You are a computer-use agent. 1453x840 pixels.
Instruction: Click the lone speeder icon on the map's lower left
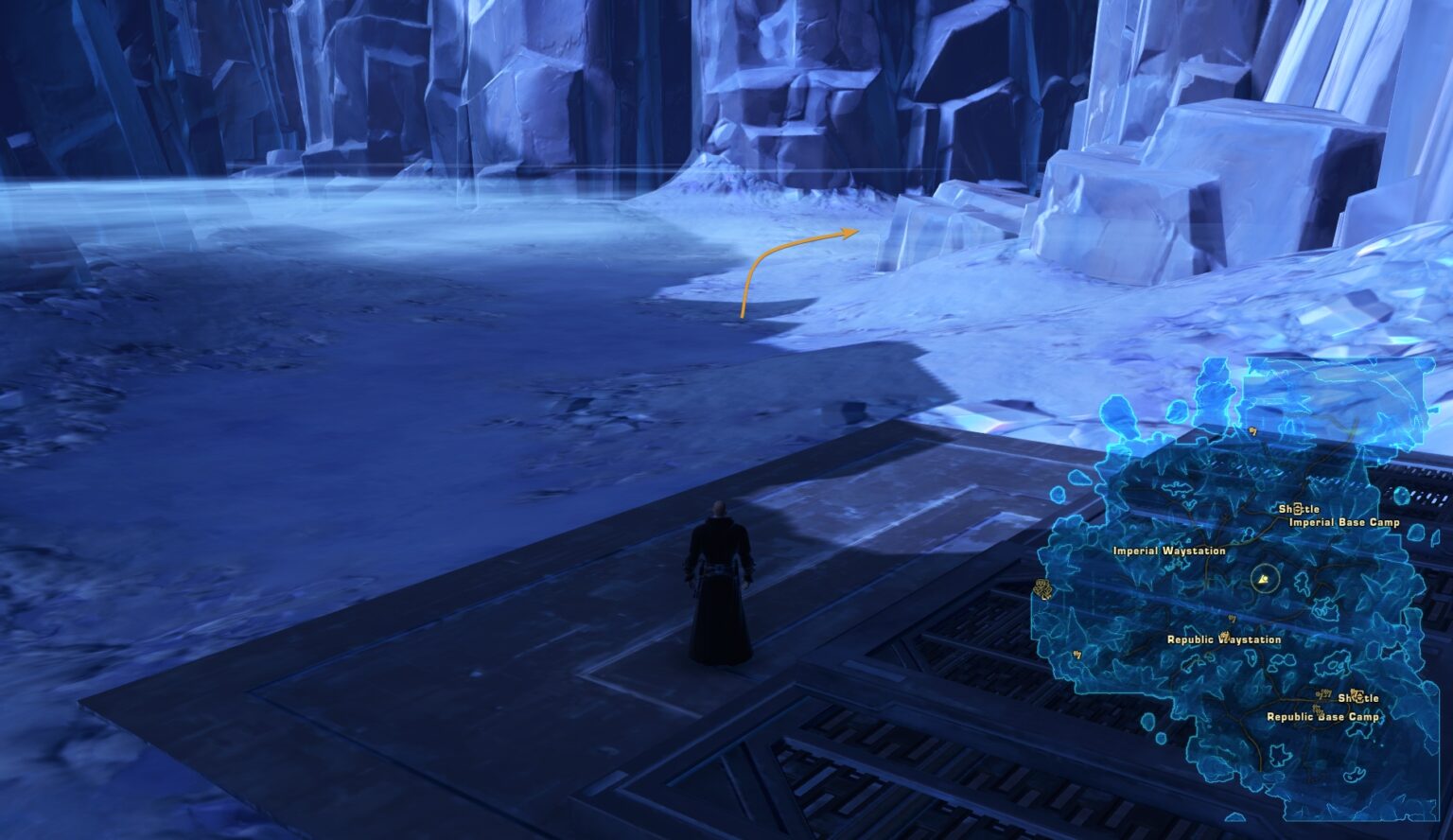[1076, 656]
